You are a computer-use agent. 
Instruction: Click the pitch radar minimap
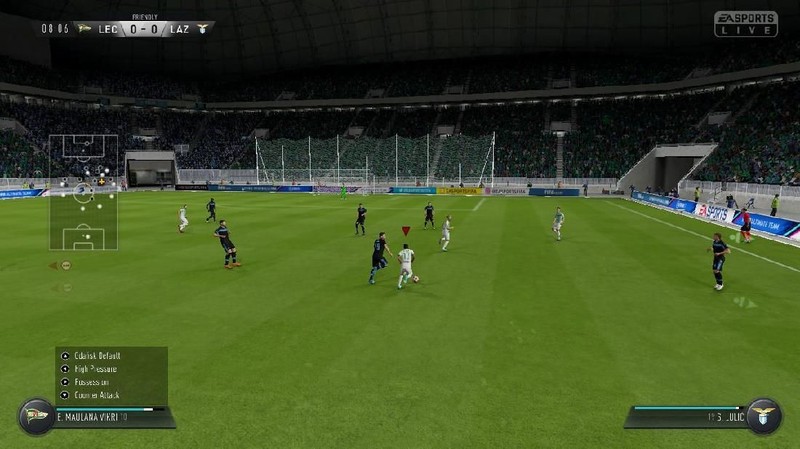tap(84, 192)
